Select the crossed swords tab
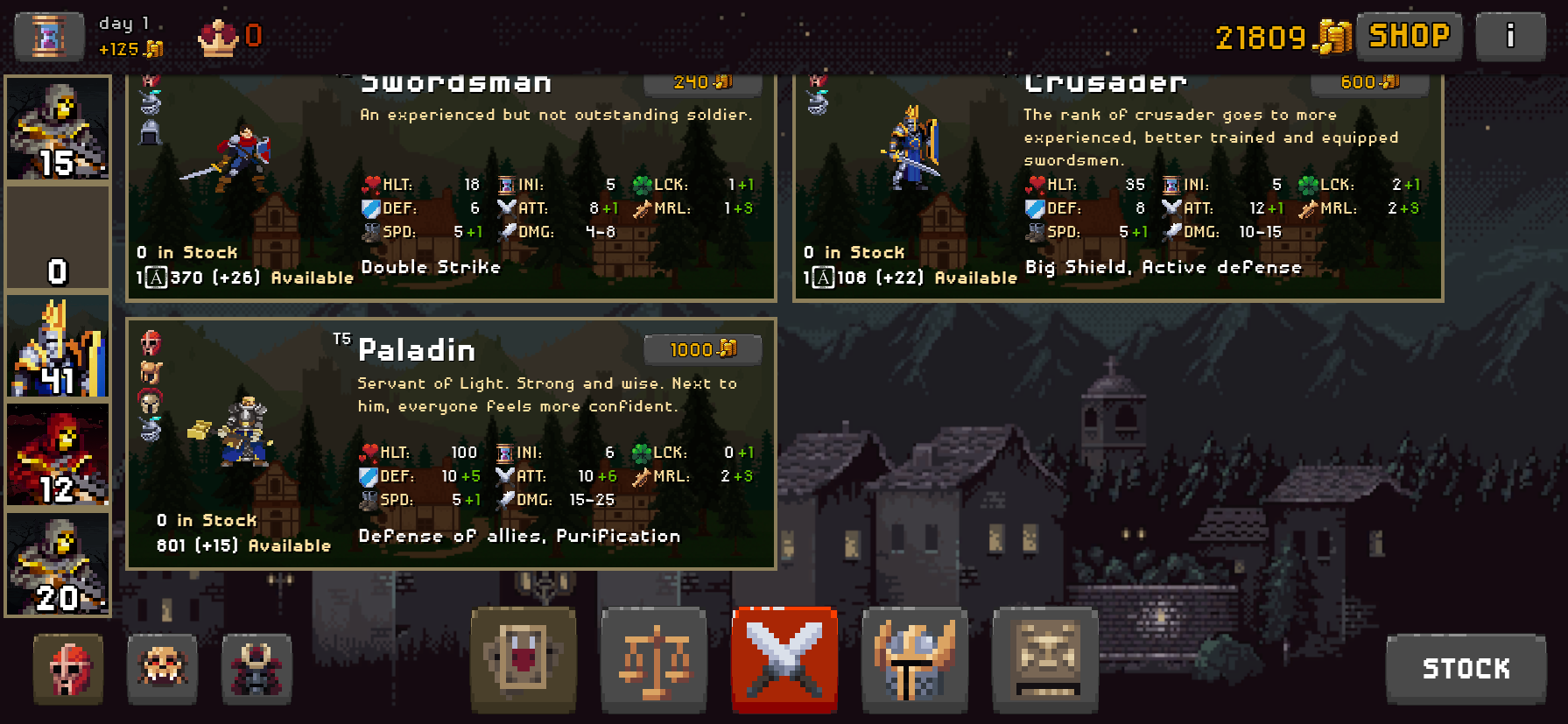1568x724 pixels. [x=784, y=659]
